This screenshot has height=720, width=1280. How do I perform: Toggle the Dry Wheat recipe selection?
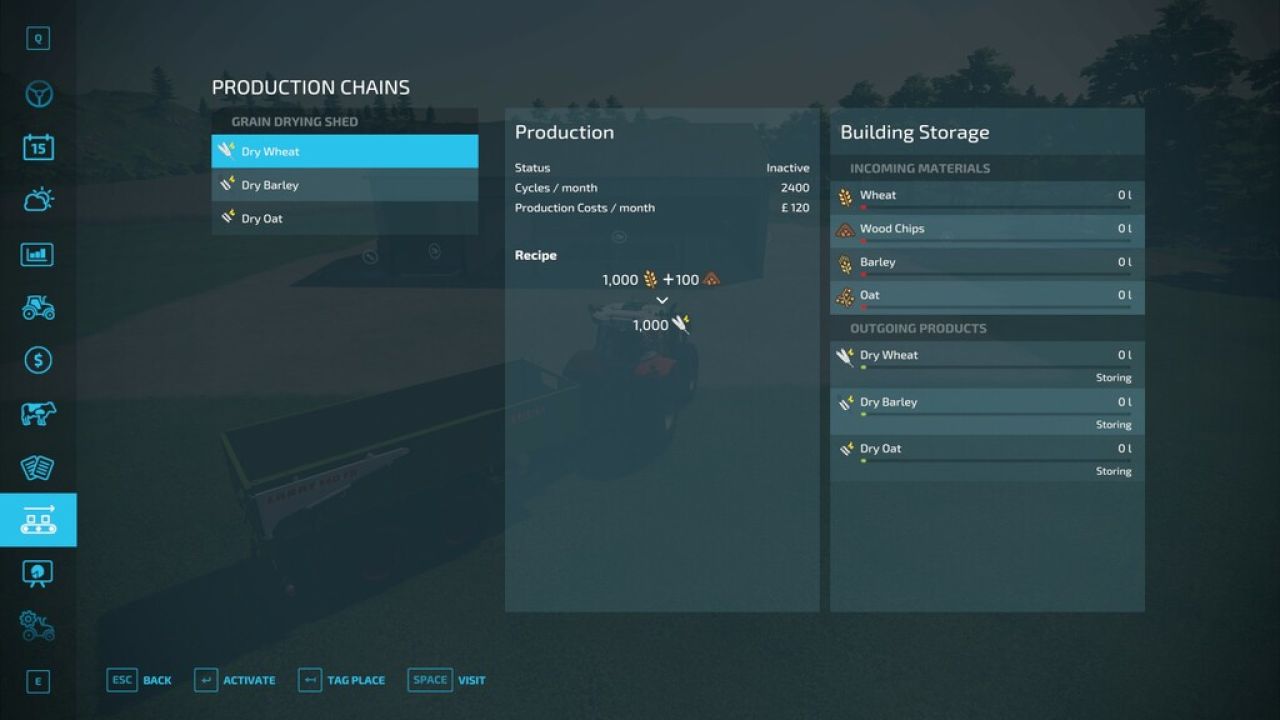344,151
